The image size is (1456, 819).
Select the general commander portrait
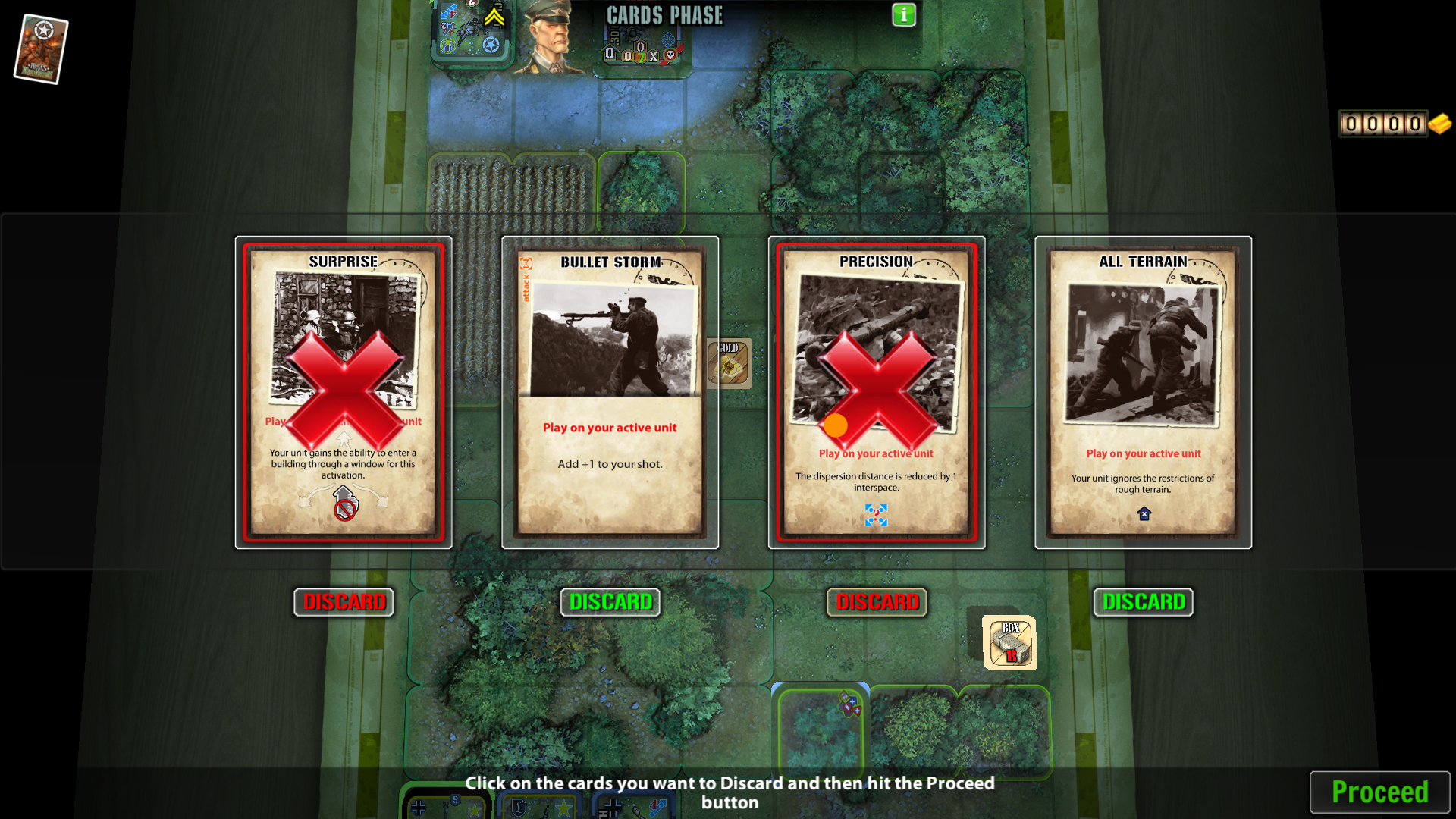[x=553, y=38]
